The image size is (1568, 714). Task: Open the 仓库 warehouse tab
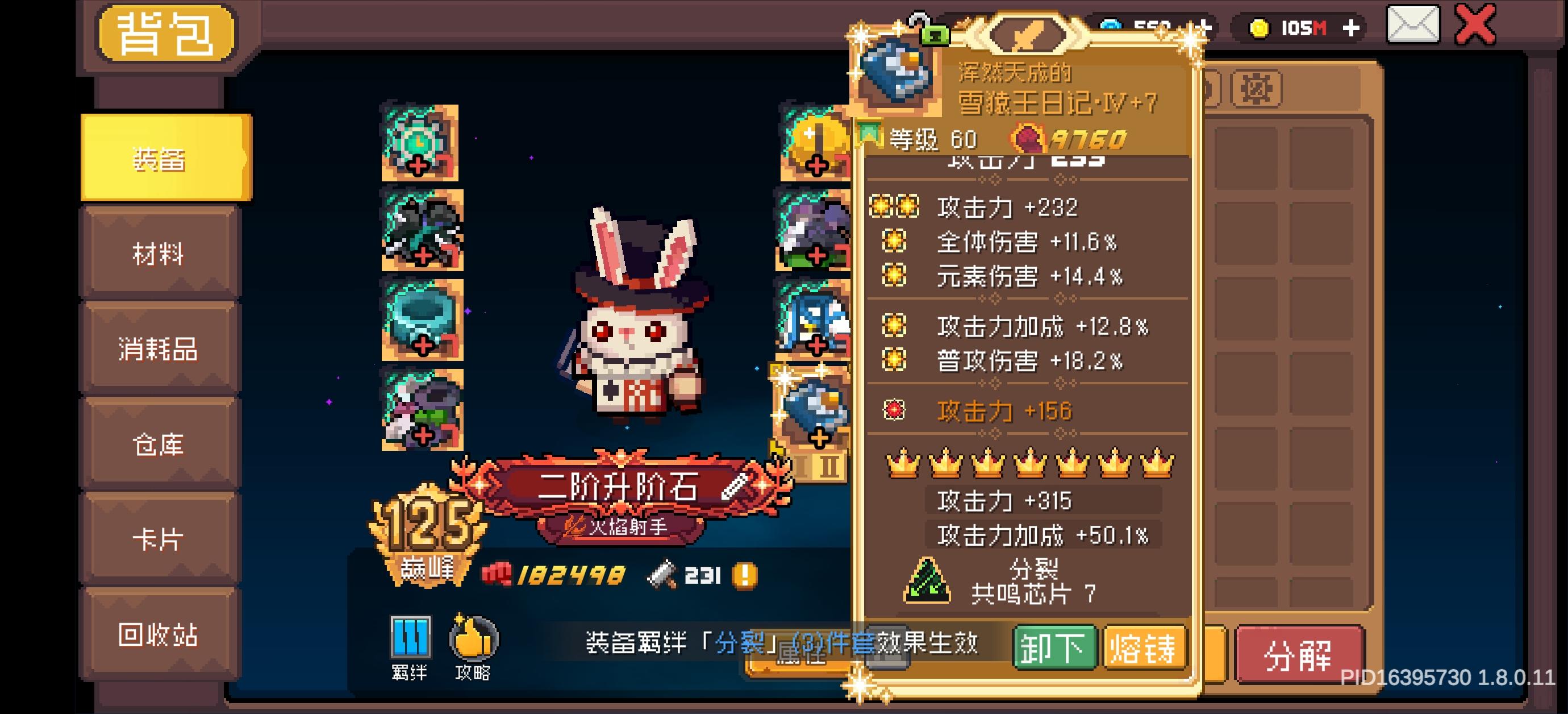click(x=160, y=445)
